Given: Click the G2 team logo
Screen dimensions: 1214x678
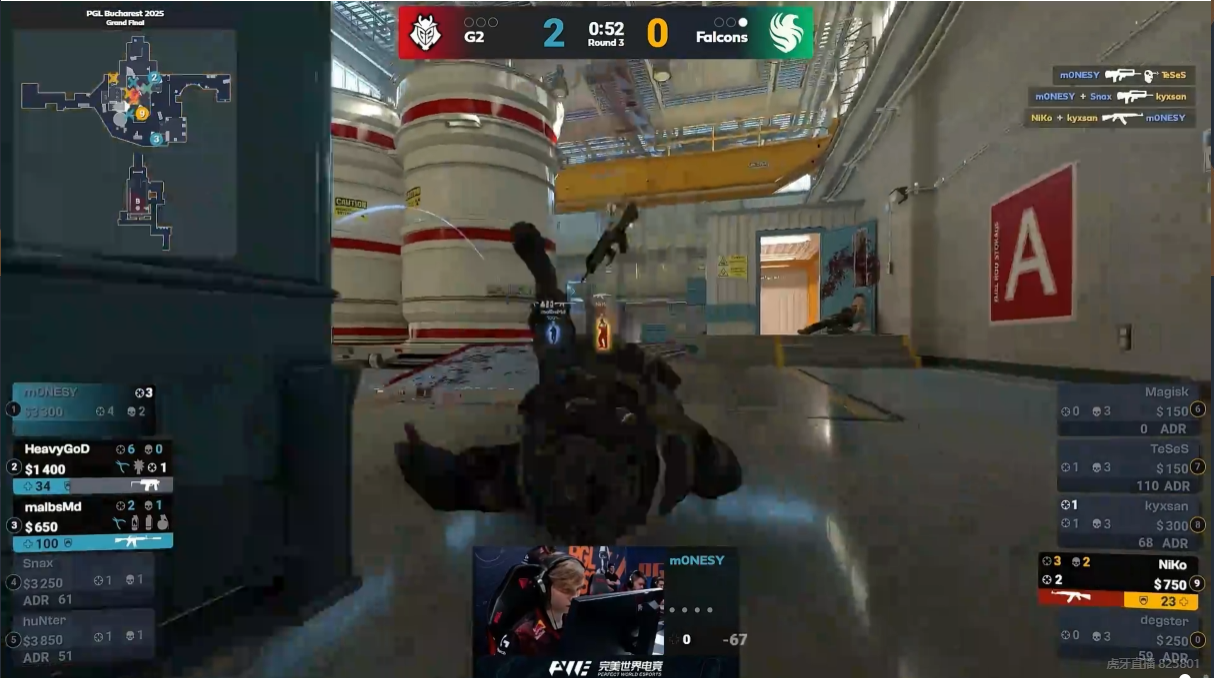Looking at the screenshot, I should click(x=424, y=33).
